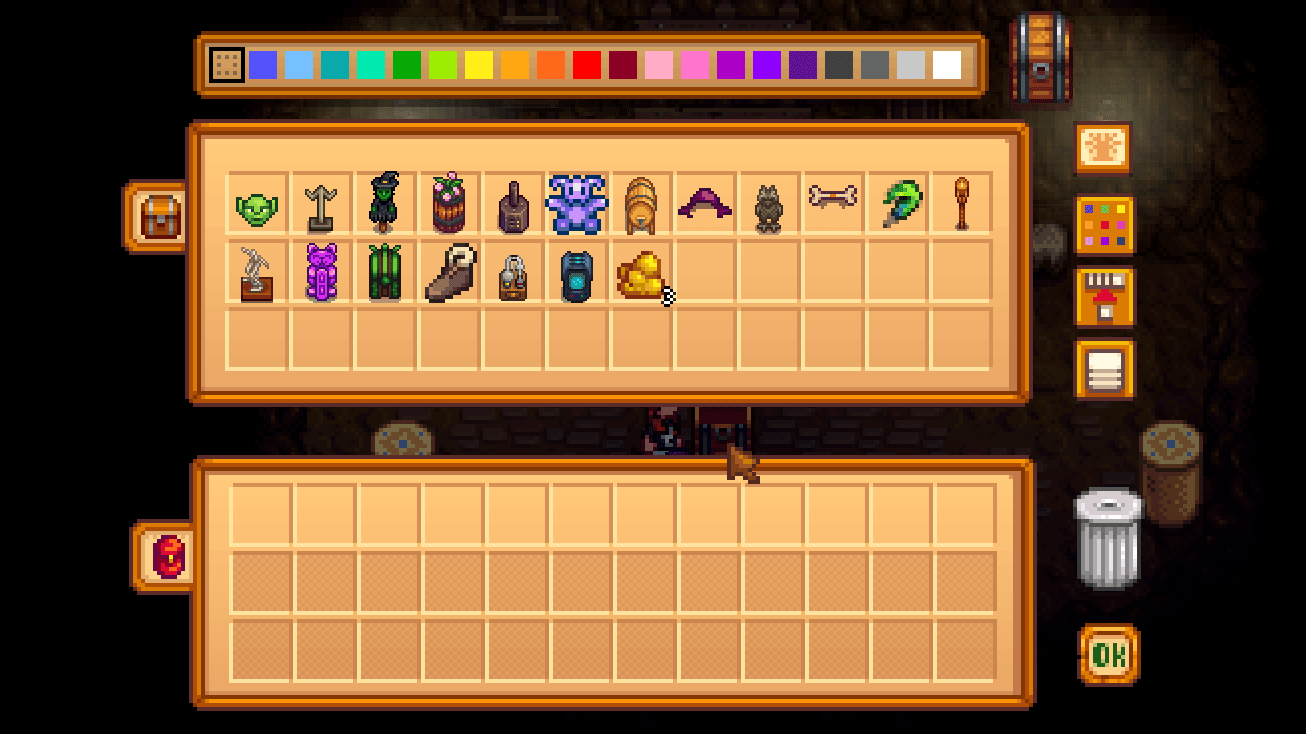
Task: Pick up the bone artifact in the top row
Action: click(x=832, y=205)
